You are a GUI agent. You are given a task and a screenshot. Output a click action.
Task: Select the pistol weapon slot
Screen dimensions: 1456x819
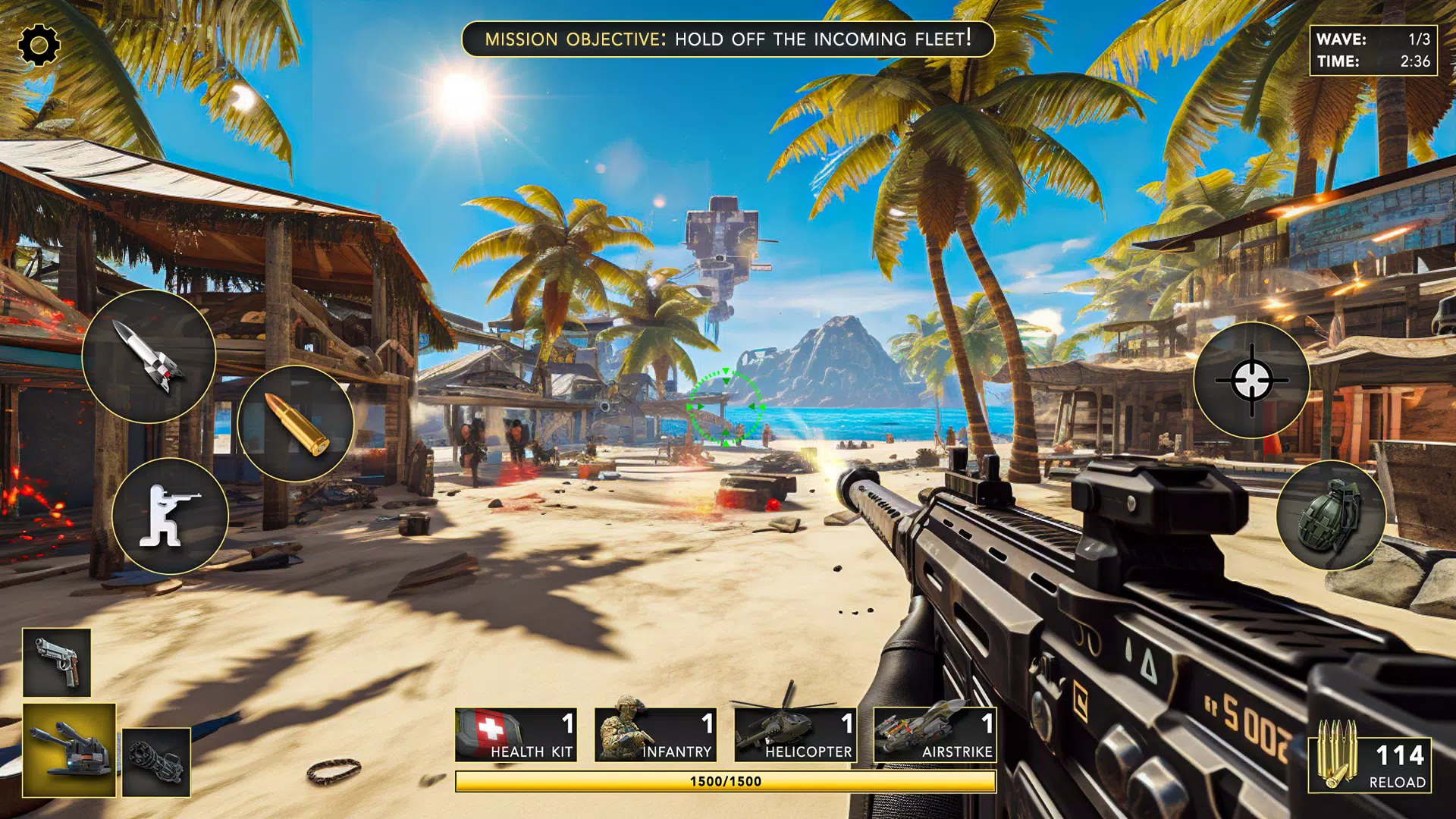click(57, 663)
